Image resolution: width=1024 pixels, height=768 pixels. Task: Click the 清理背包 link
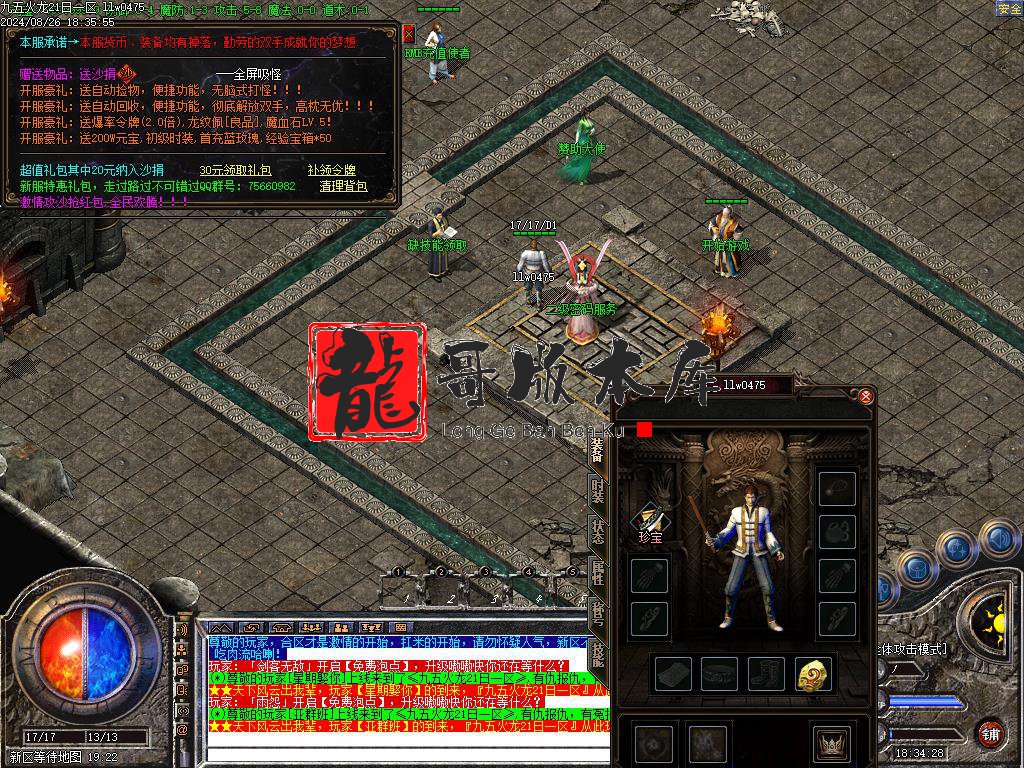(x=343, y=186)
